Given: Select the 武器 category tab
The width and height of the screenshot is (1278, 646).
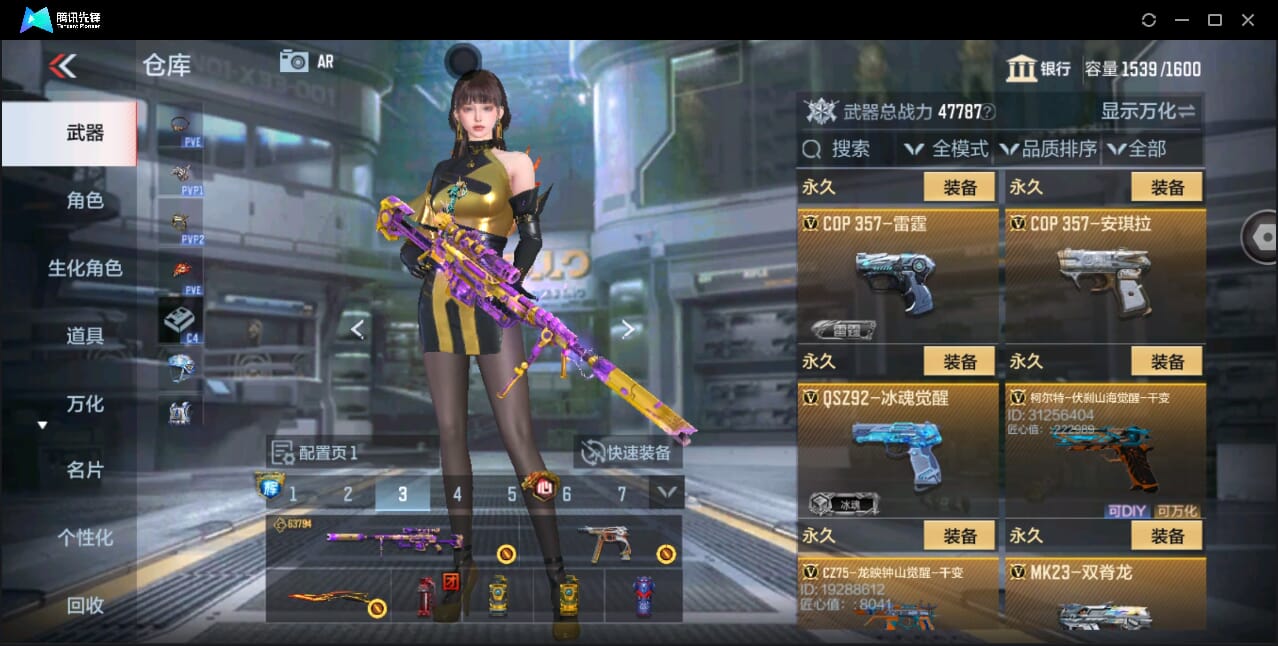Looking at the screenshot, I should 85,133.
